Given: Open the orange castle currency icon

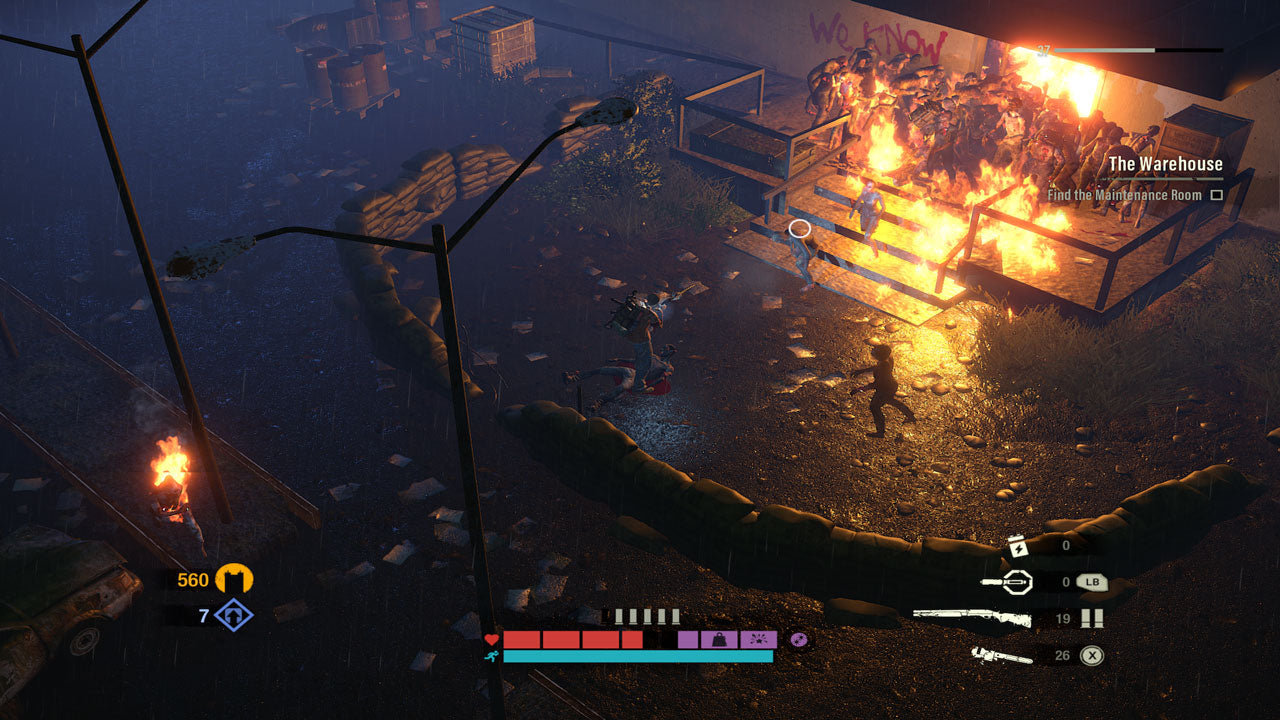Looking at the screenshot, I should tap(235, 579).
